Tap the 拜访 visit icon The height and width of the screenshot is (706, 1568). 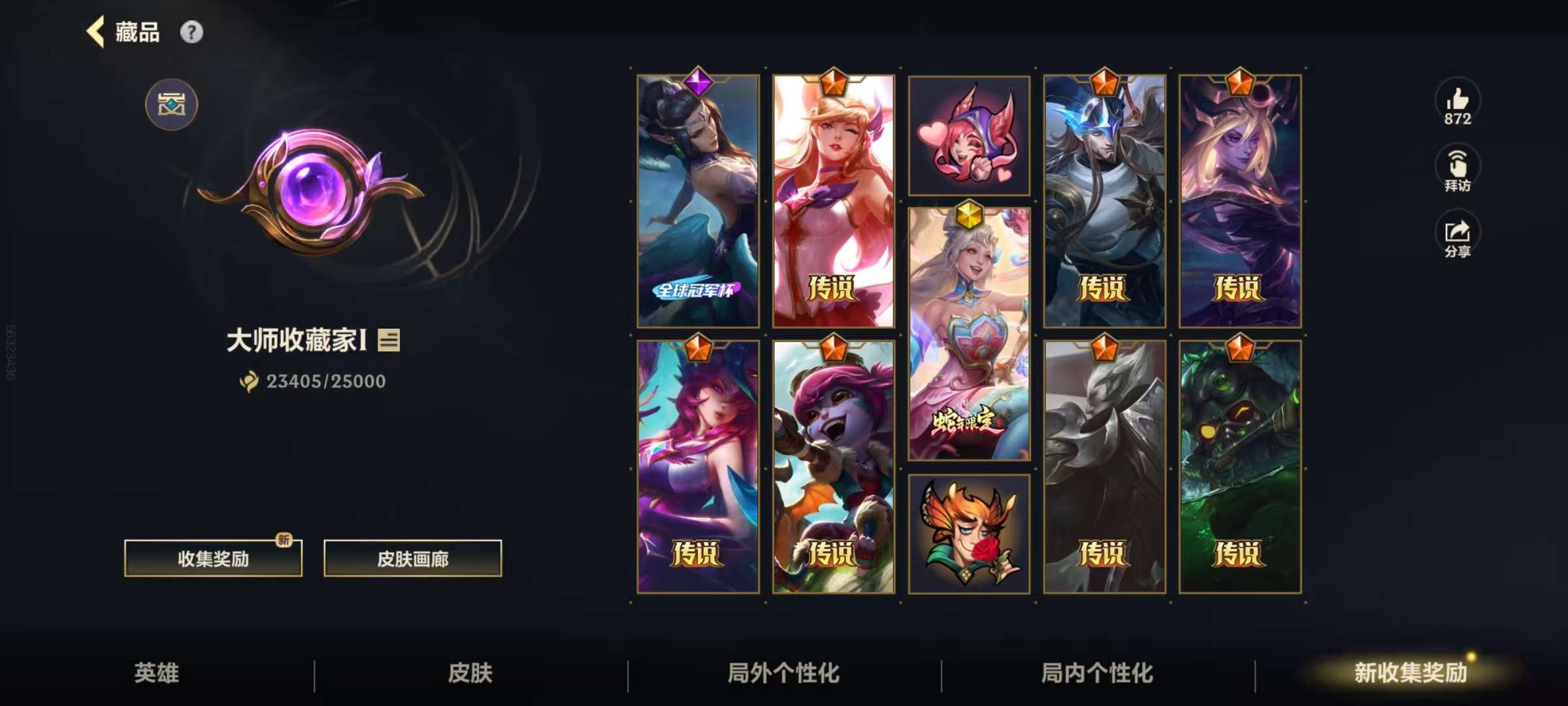click(1457, 170)
